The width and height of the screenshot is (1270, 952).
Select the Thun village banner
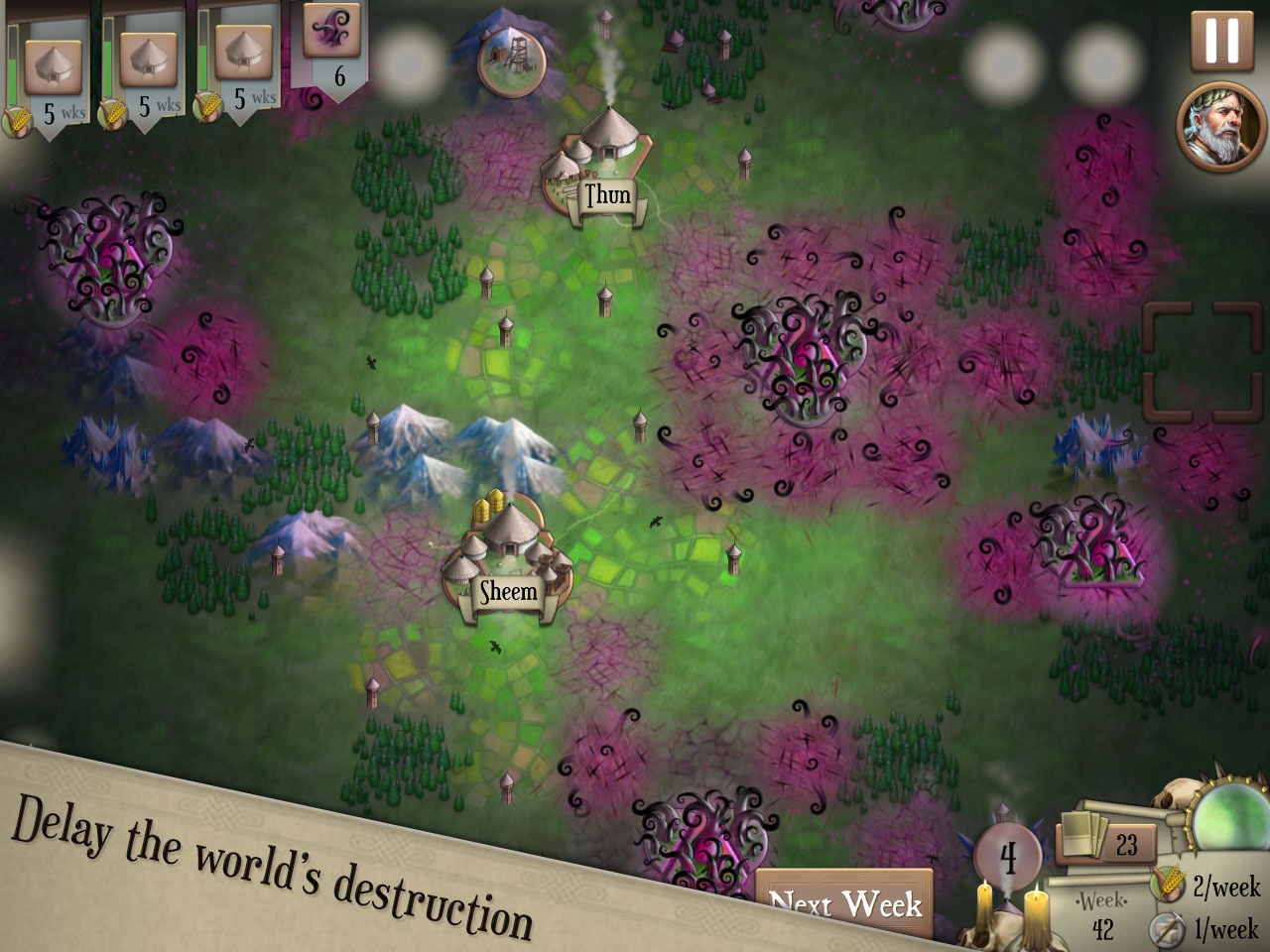click(608, 195)
